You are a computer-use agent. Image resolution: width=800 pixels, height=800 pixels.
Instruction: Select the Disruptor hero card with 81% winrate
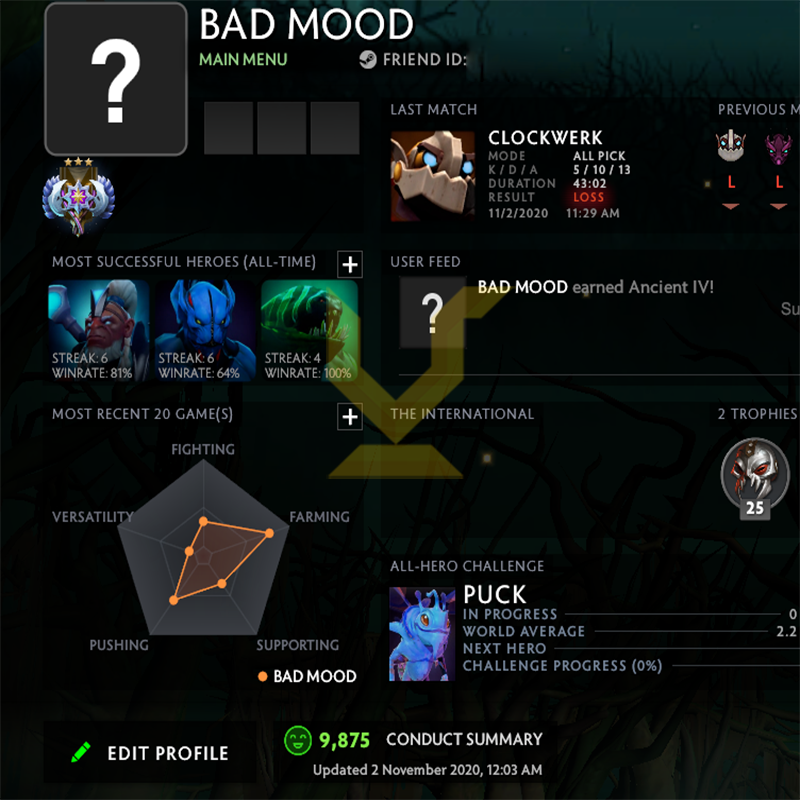point(98,331)
